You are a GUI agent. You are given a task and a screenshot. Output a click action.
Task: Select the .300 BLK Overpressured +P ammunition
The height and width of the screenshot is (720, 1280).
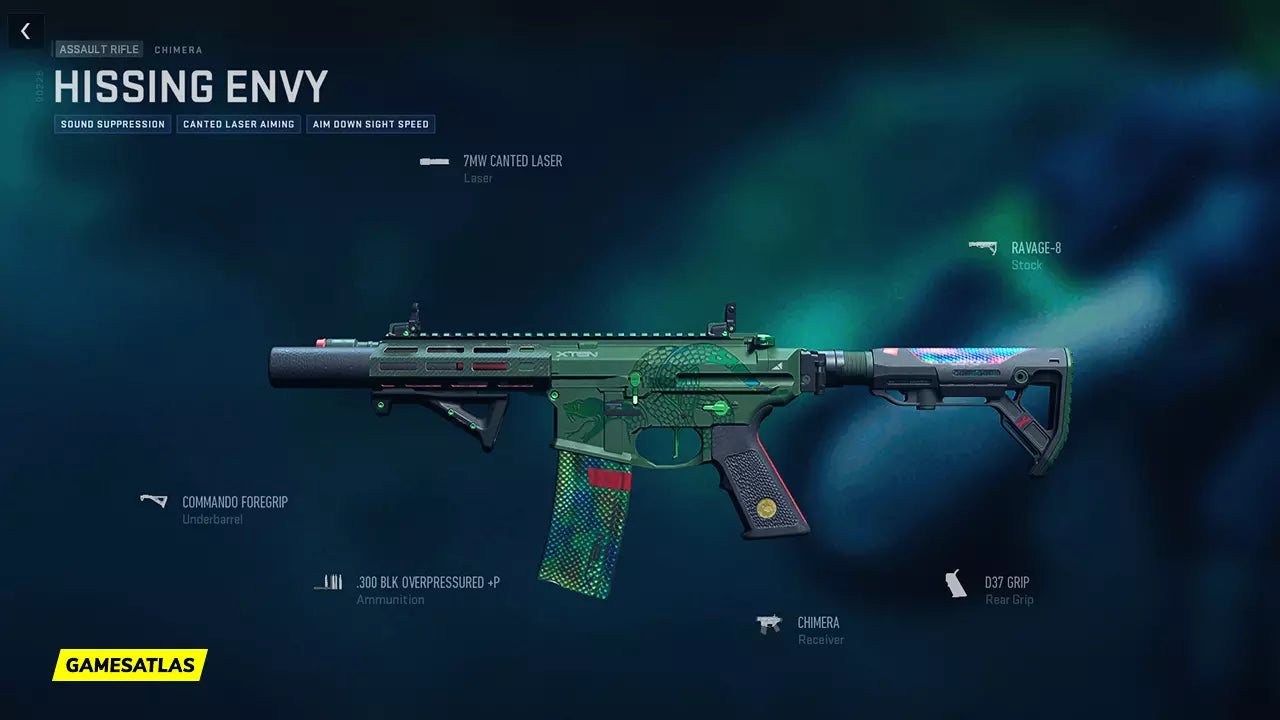(427, 582)
